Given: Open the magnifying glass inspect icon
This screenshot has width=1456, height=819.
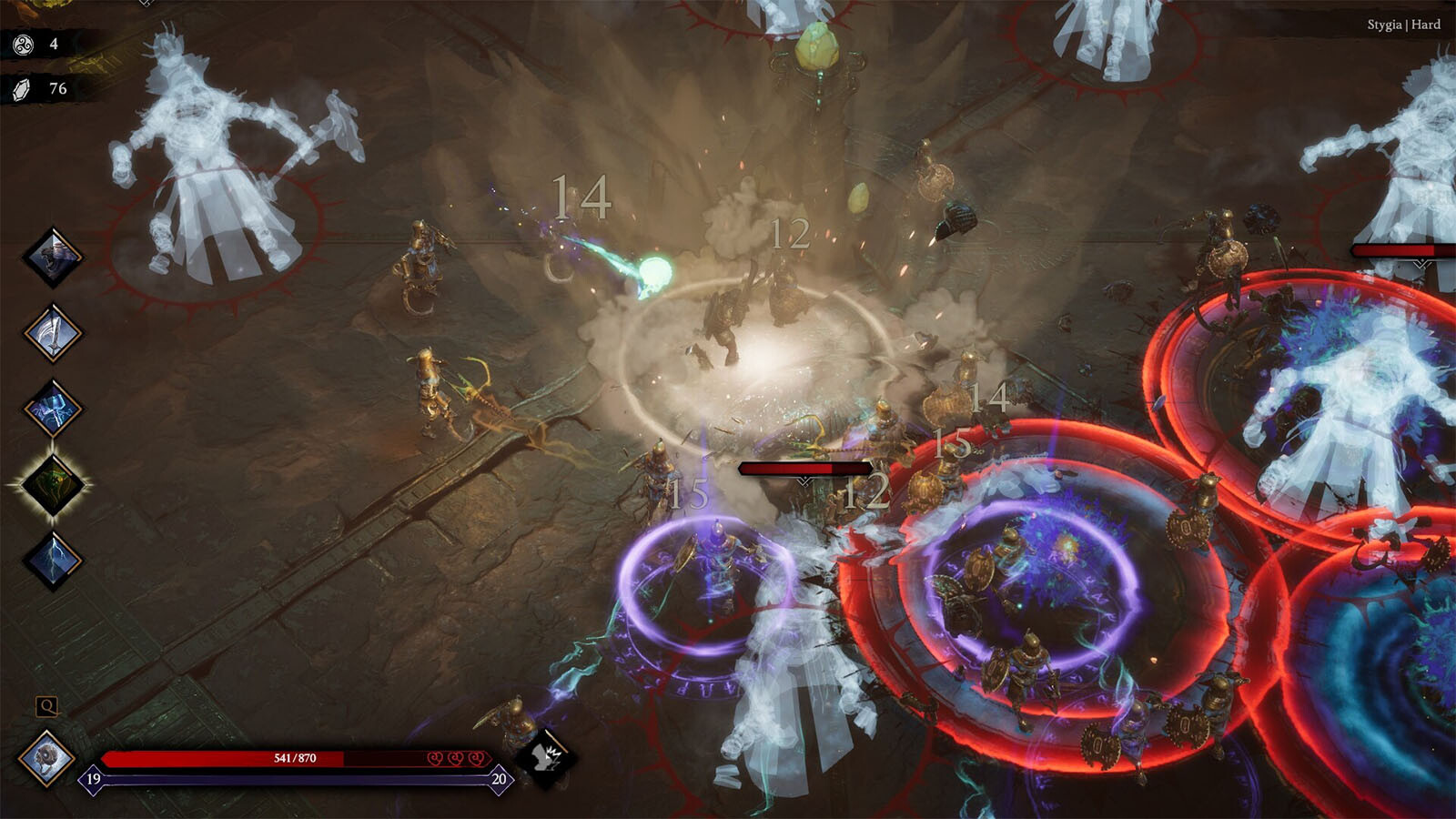Looking at the screenshot, I should 46,706.
